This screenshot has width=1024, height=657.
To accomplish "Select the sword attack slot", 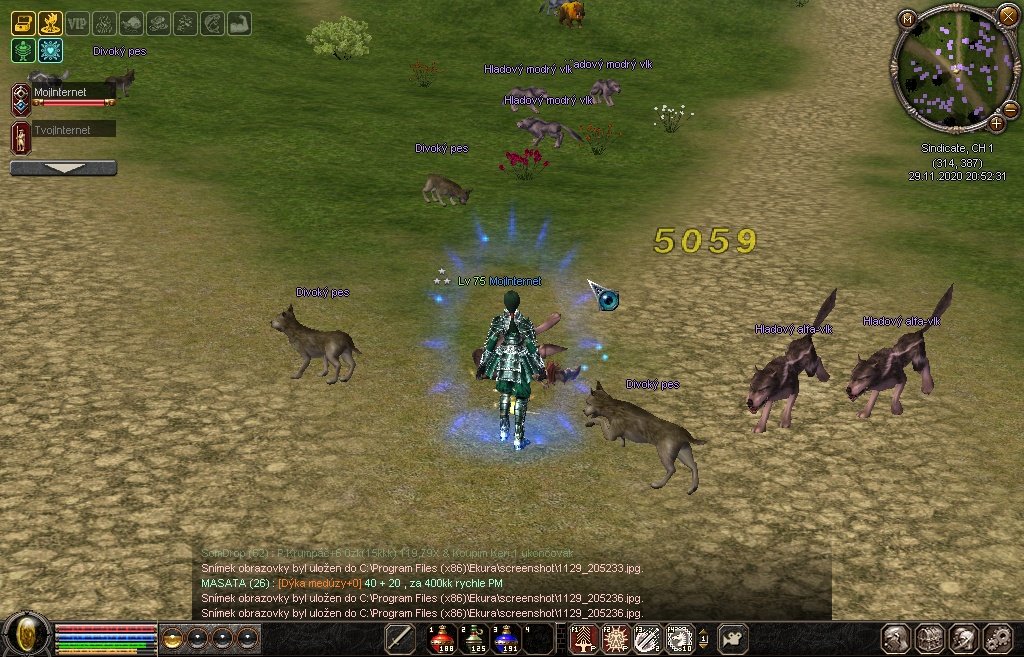I will coord(401,637).
